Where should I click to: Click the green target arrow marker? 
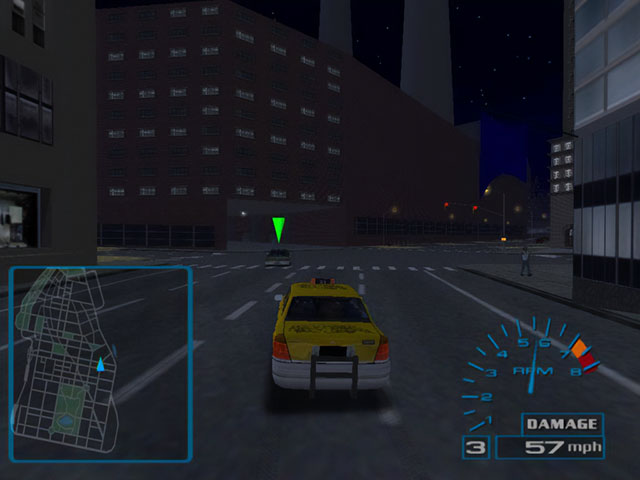pos(279,229)
